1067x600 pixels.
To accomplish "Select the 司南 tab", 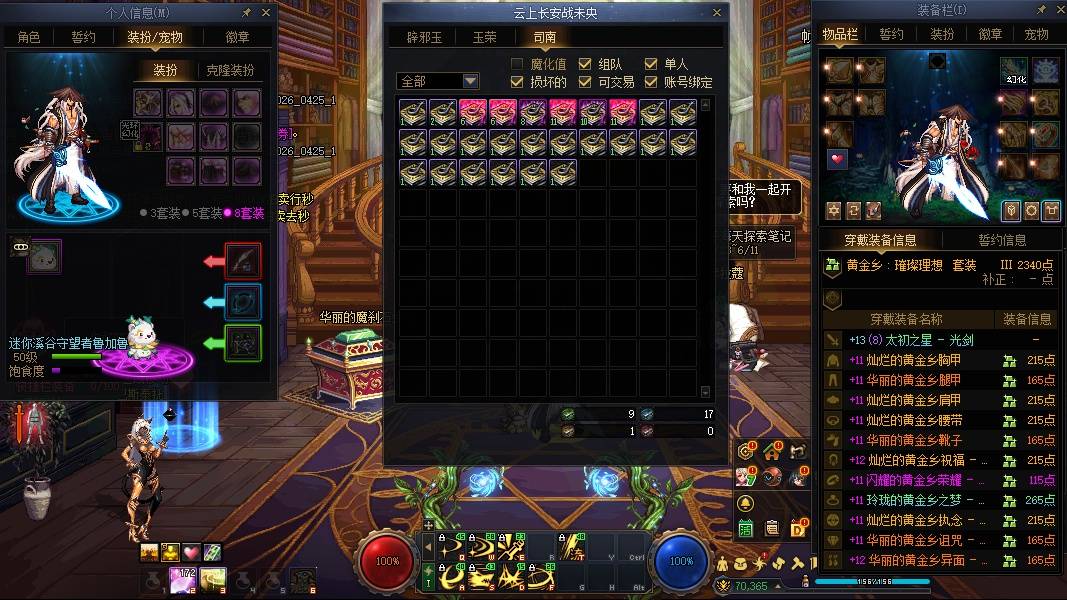I will coord(544,37).
